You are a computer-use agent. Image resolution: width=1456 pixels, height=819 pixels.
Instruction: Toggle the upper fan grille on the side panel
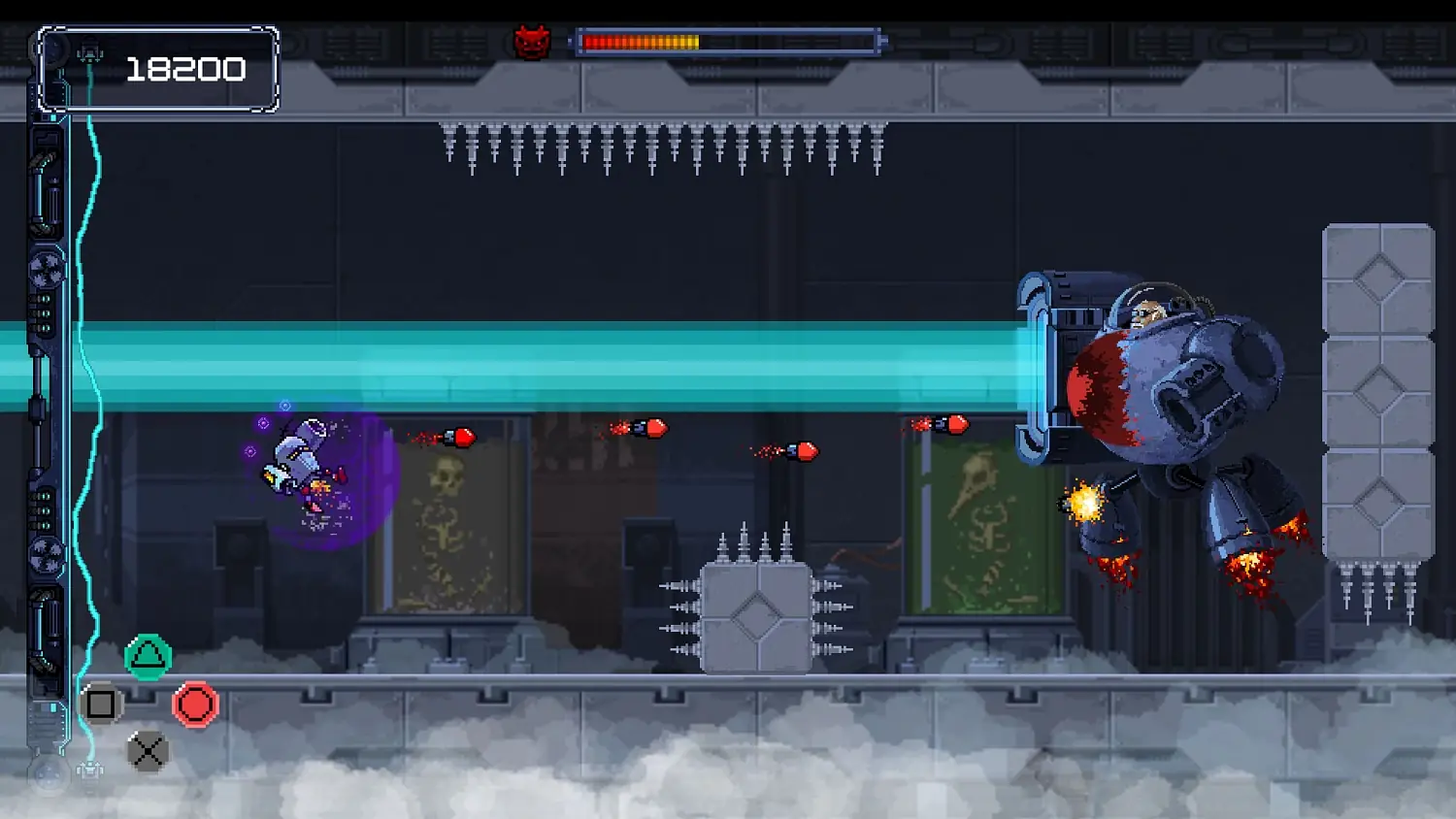(43, 267)
